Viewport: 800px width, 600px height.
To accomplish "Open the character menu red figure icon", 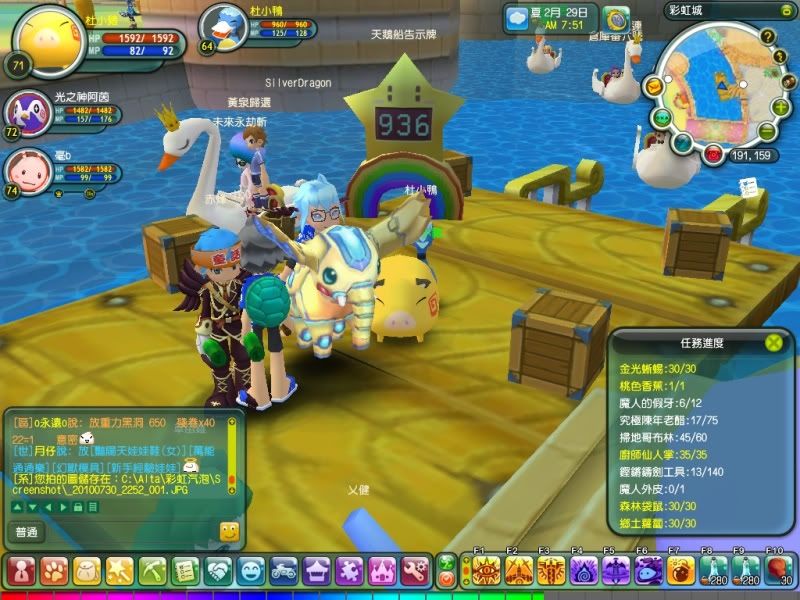I will (20, 571).
